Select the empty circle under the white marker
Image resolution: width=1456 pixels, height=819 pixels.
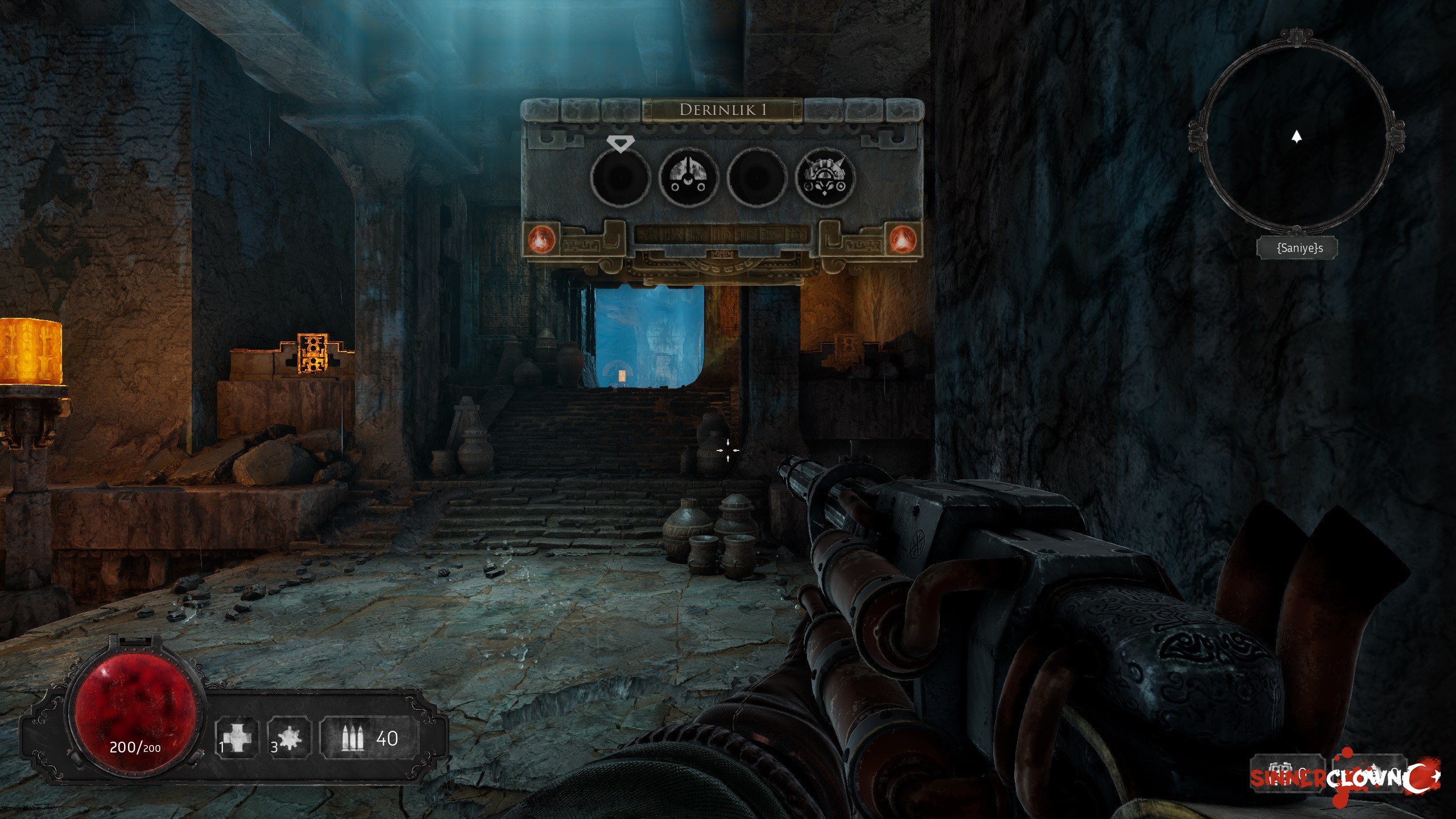(x=620, y=177)
